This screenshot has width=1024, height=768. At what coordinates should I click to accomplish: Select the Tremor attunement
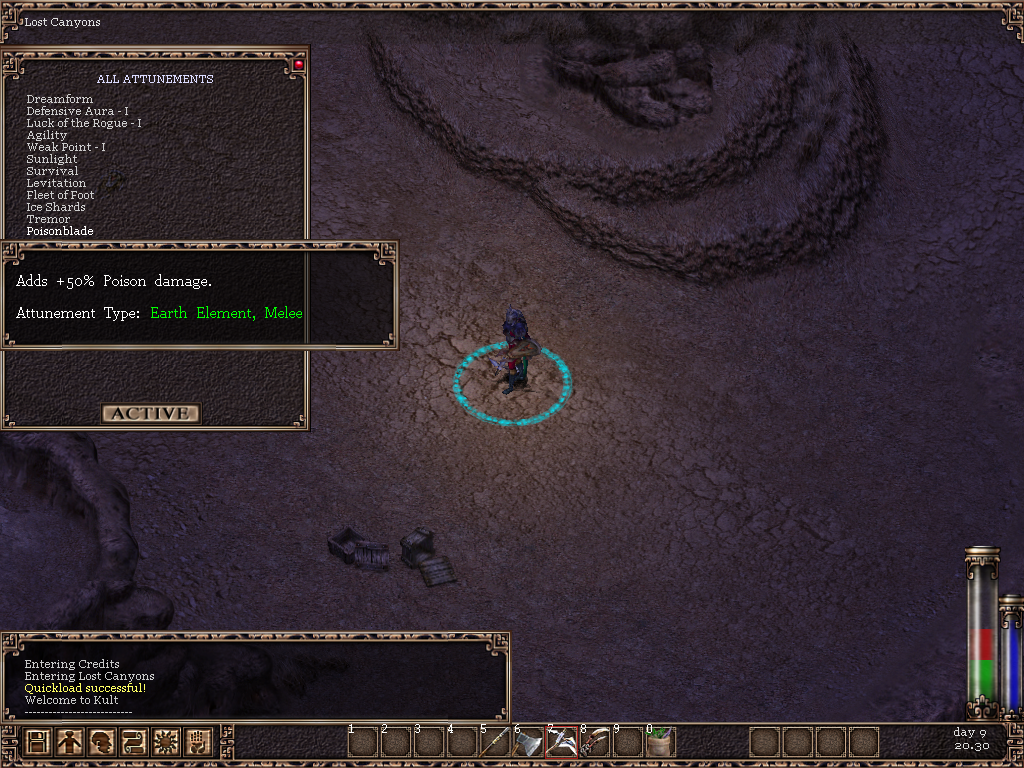[x=48, y=219]
